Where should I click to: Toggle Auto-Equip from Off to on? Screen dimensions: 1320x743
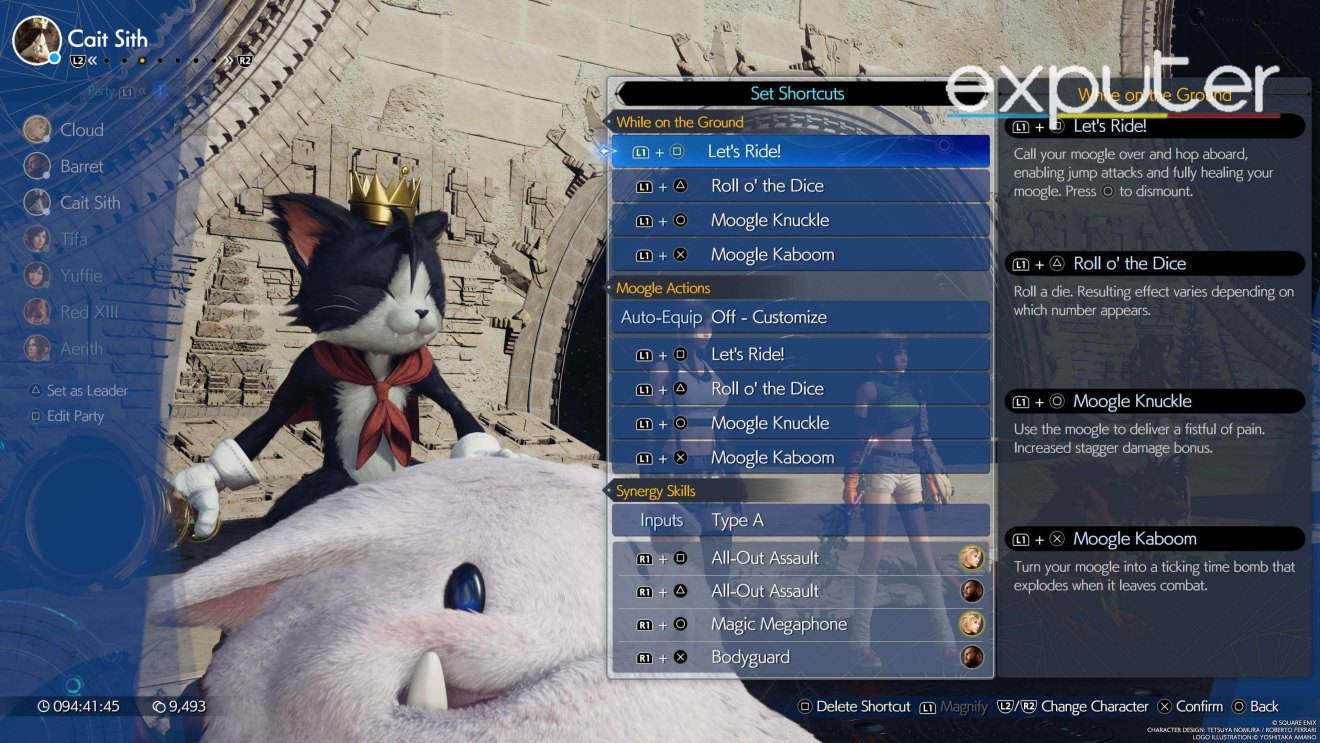tap(770, 317)
